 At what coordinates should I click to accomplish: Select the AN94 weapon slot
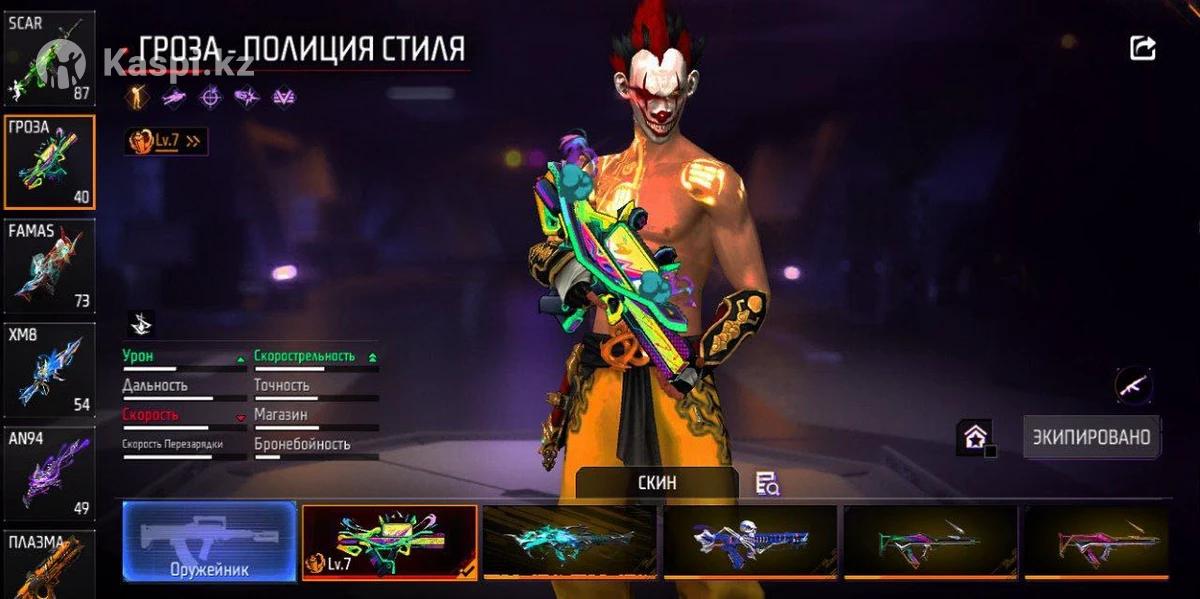click(49, 473)
